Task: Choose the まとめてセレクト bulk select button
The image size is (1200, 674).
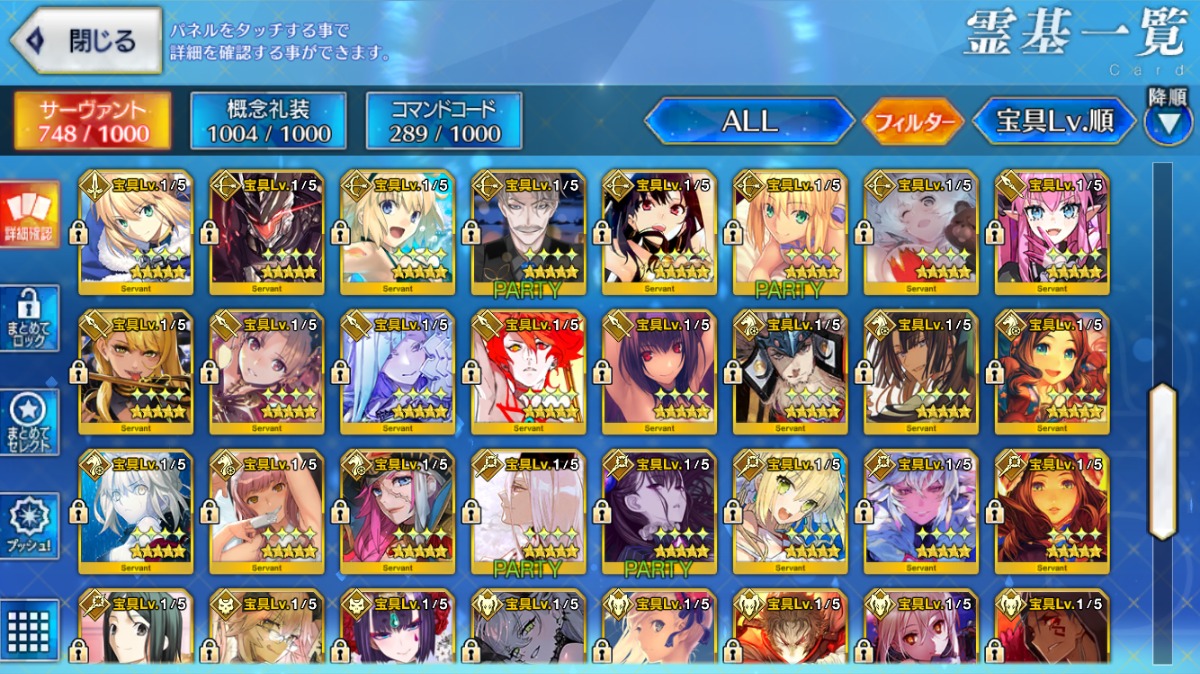Action: [30, 422]
